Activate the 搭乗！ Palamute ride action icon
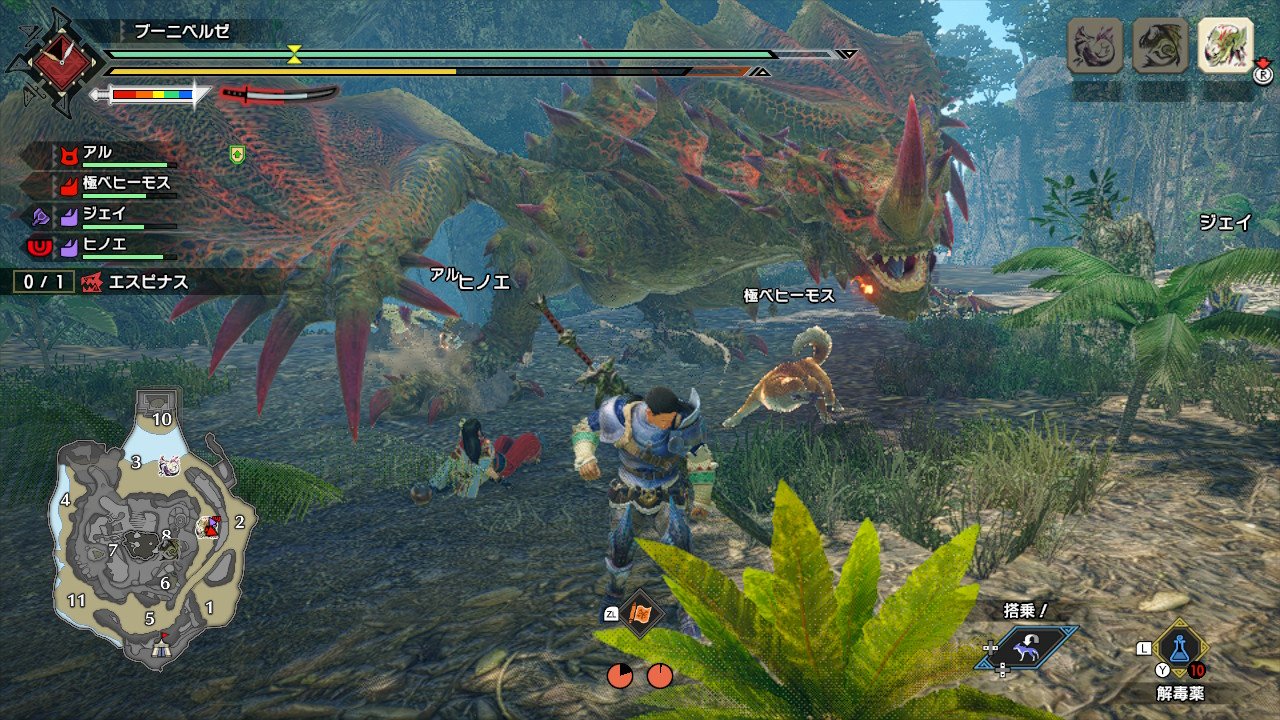 [x=1028, y=647]
